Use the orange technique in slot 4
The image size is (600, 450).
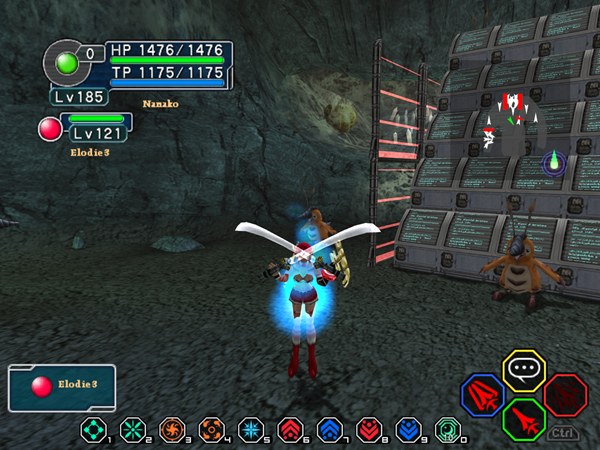click(x=210, y=431)
